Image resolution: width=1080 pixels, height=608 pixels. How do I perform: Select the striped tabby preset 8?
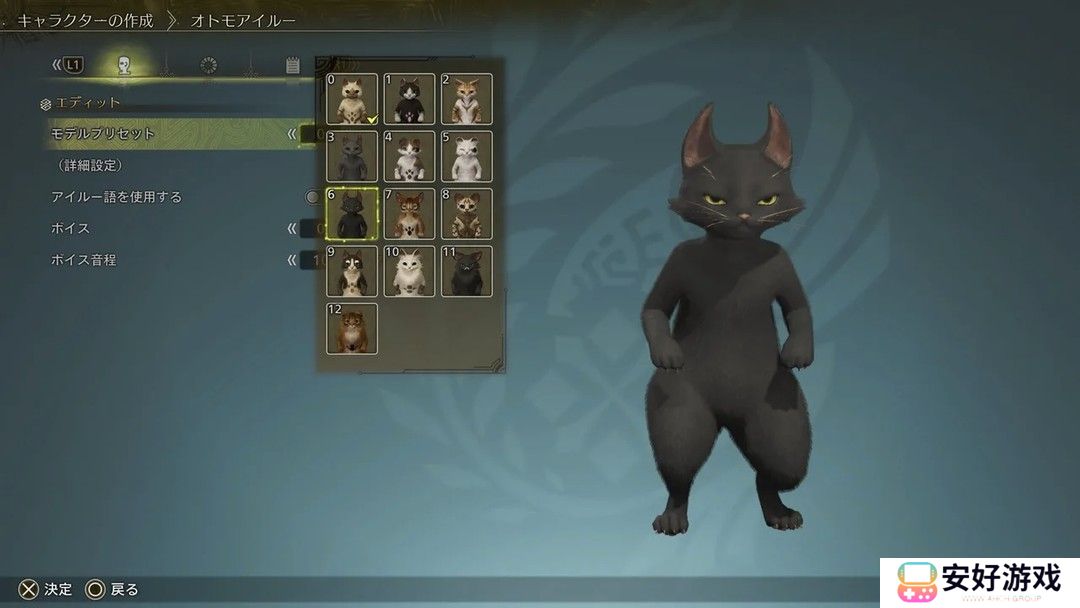pos(467,213)
